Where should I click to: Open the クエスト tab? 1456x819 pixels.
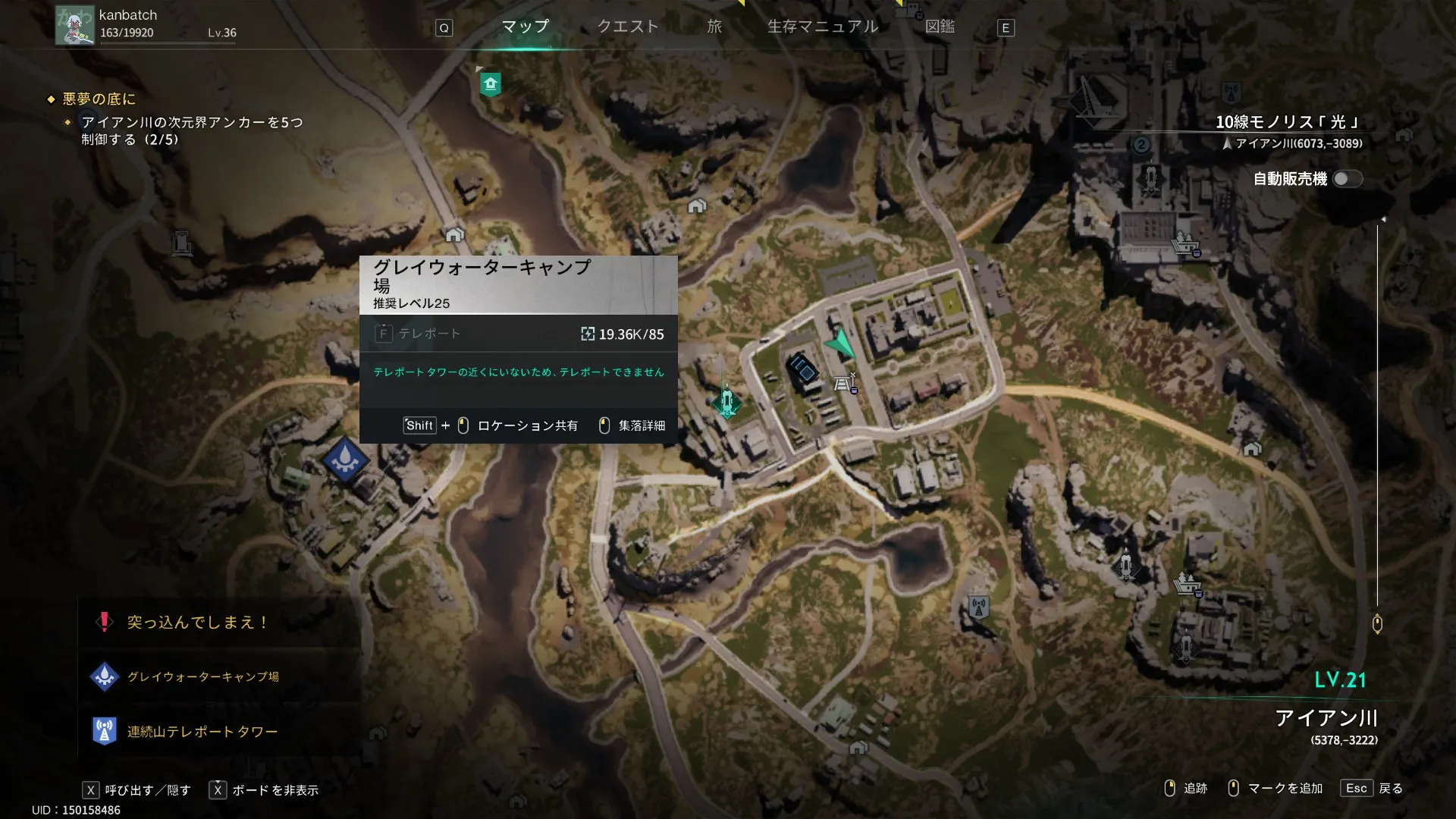click(627, 27)
